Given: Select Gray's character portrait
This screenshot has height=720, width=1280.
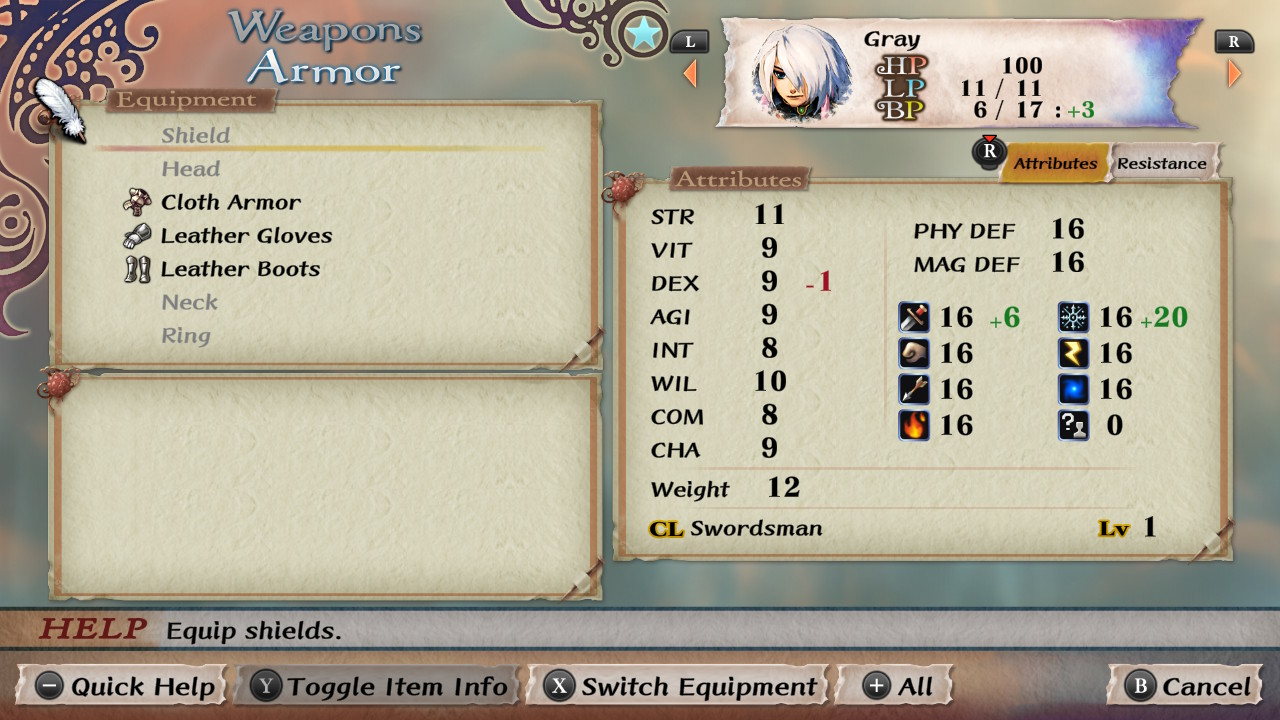Looking at the screenshot, I should [x=797, y=72].
